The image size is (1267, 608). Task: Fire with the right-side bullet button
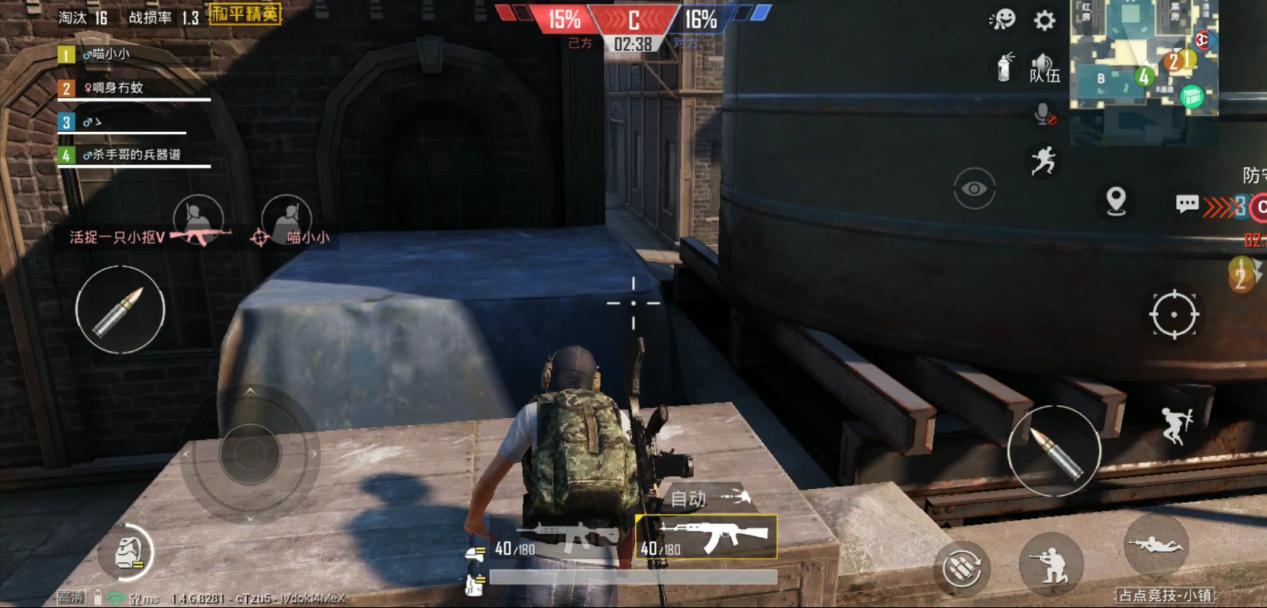click(x=1053, y=451)
